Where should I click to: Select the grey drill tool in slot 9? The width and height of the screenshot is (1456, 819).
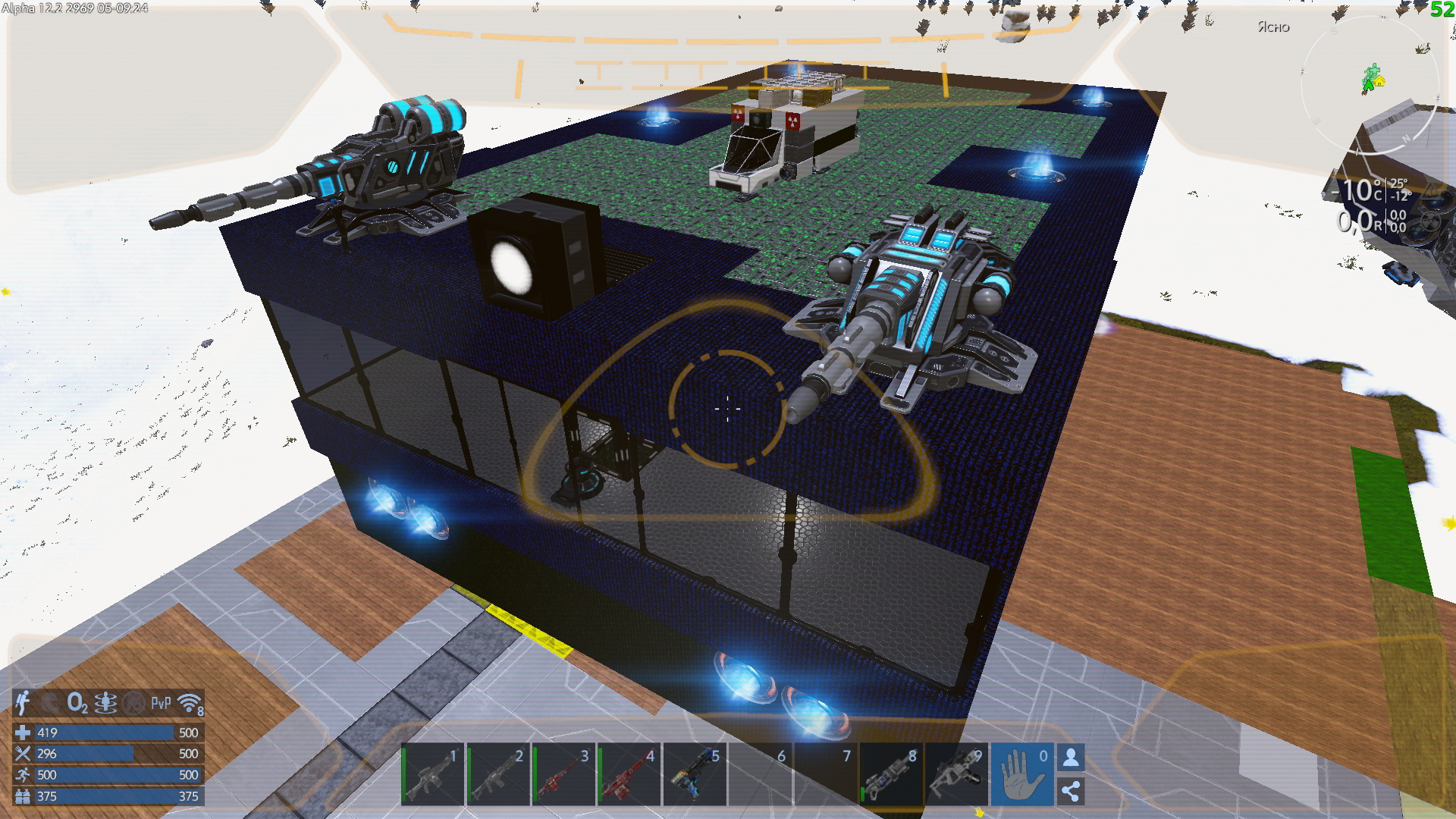[957, 774]
